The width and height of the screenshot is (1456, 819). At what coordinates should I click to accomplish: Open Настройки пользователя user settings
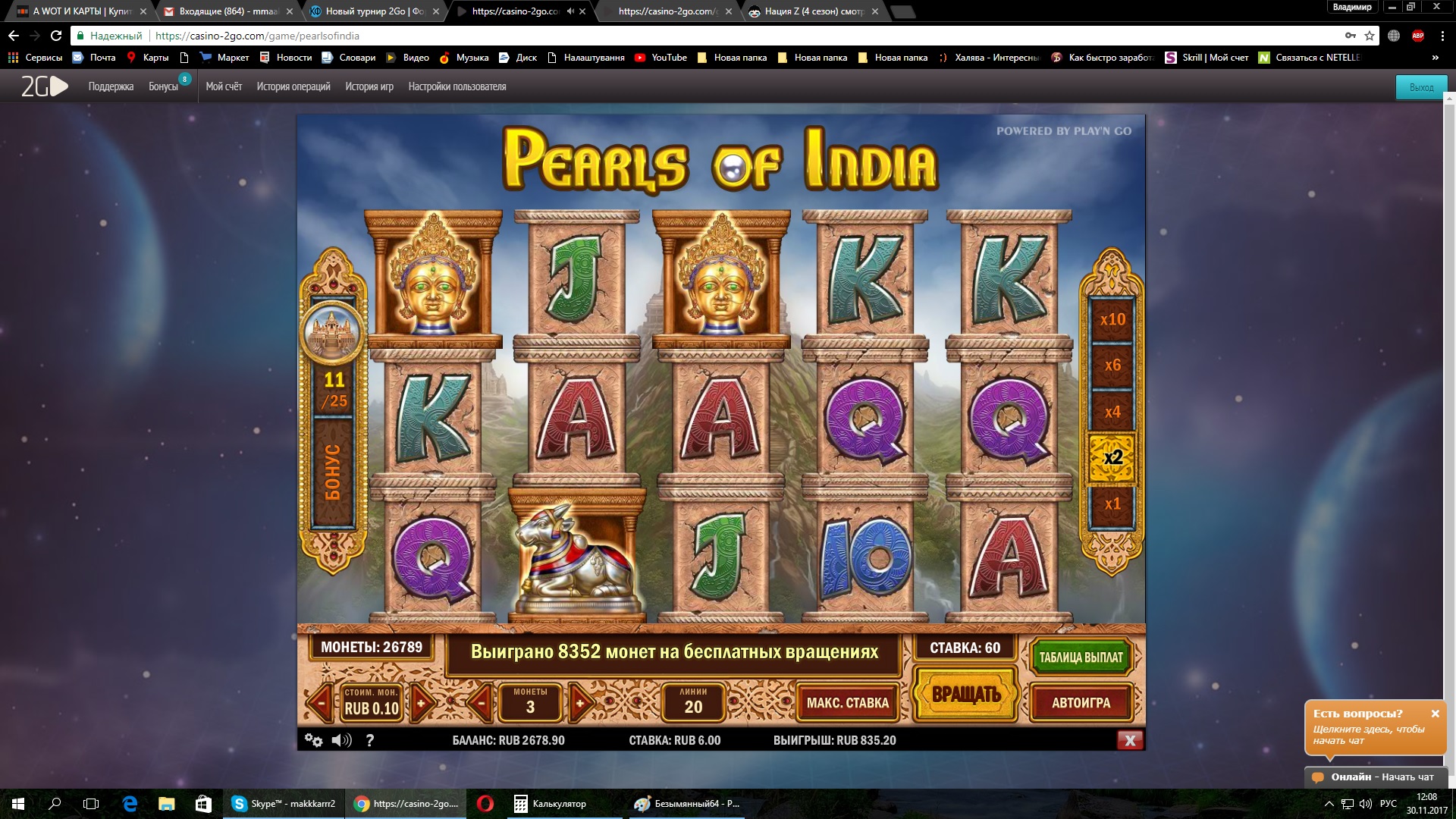click(x=457, y=86)
